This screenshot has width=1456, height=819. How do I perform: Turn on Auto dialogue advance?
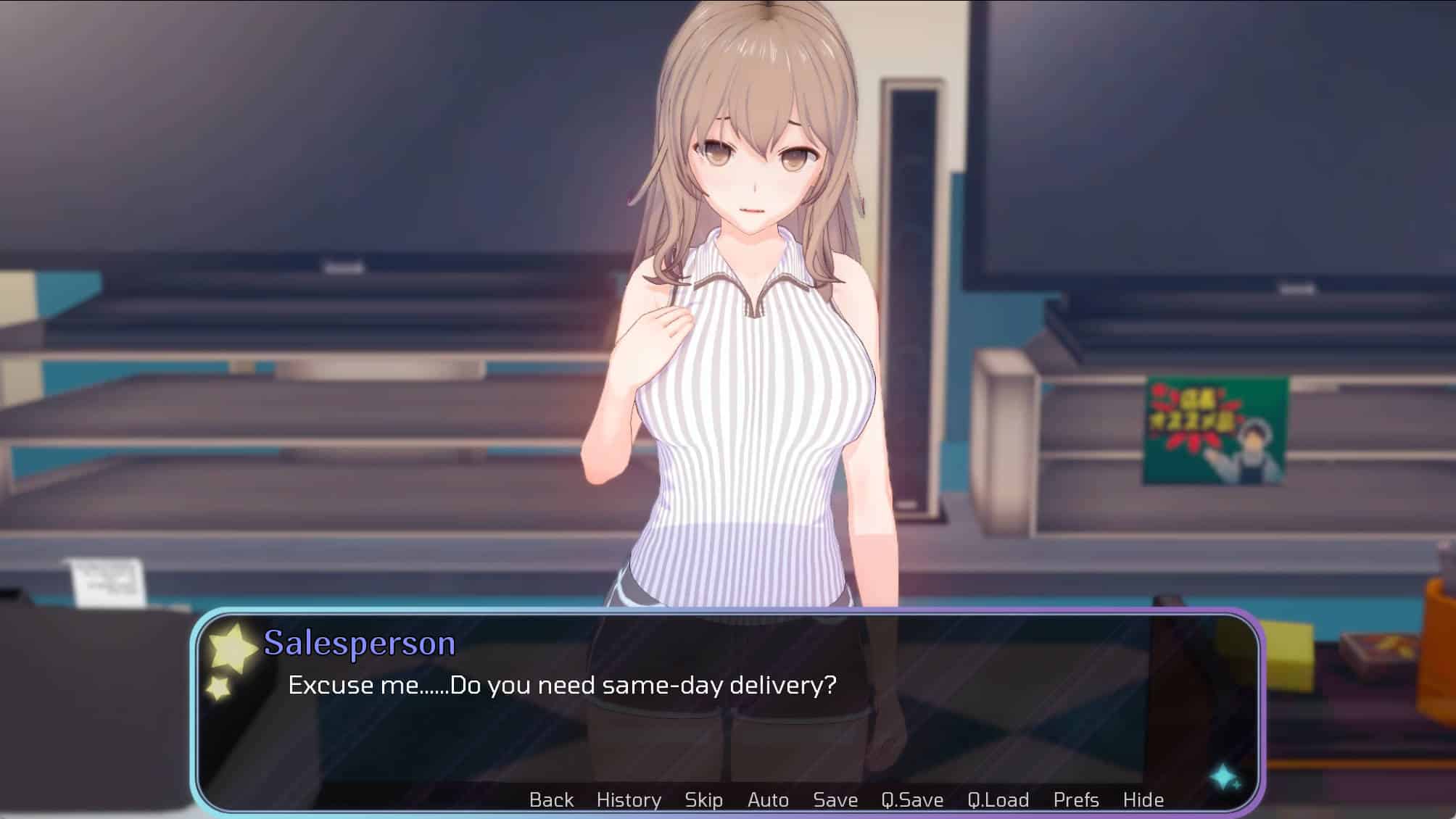pyautogui.click(x=768, y=799)
